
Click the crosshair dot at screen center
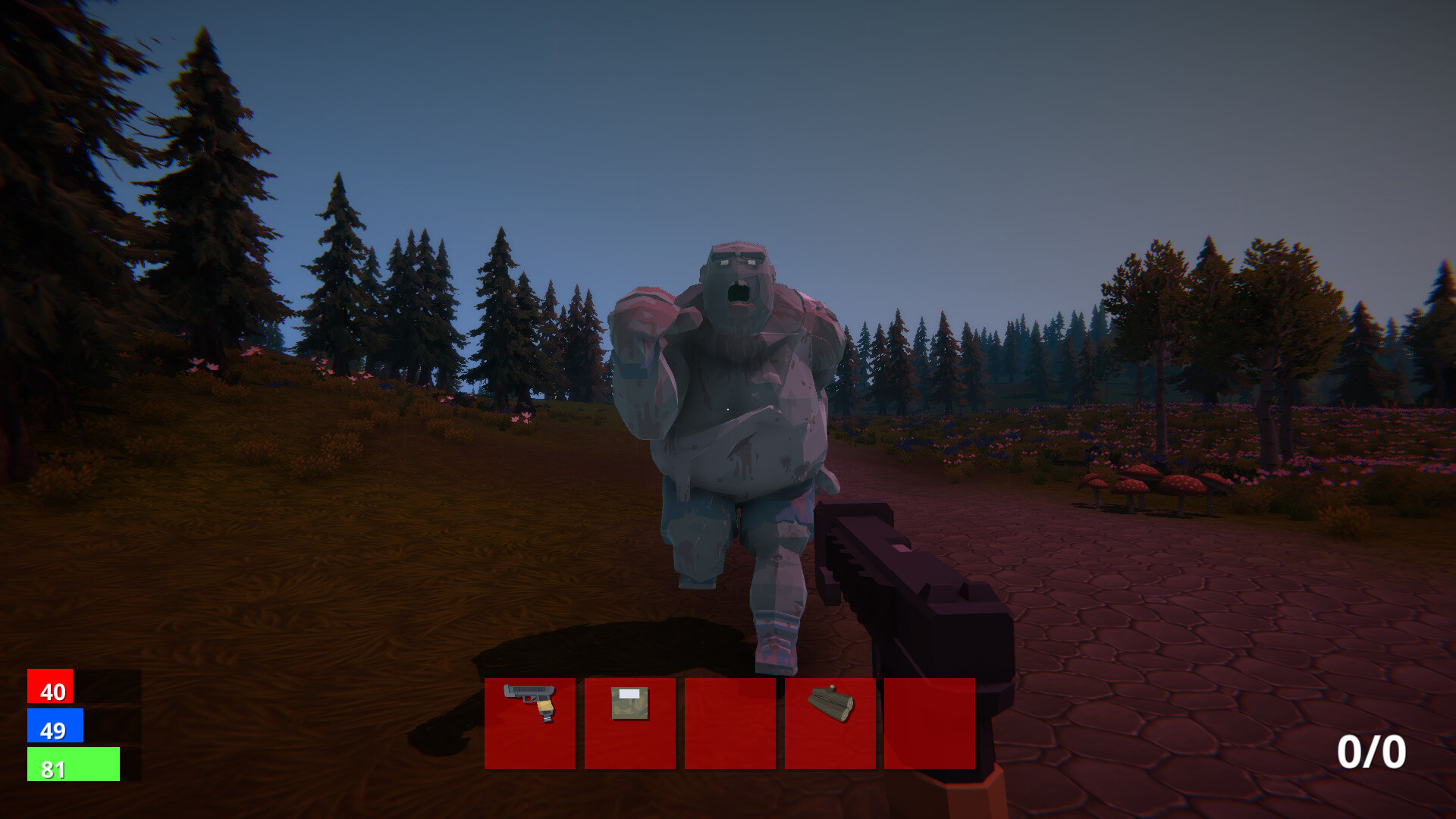728,409
